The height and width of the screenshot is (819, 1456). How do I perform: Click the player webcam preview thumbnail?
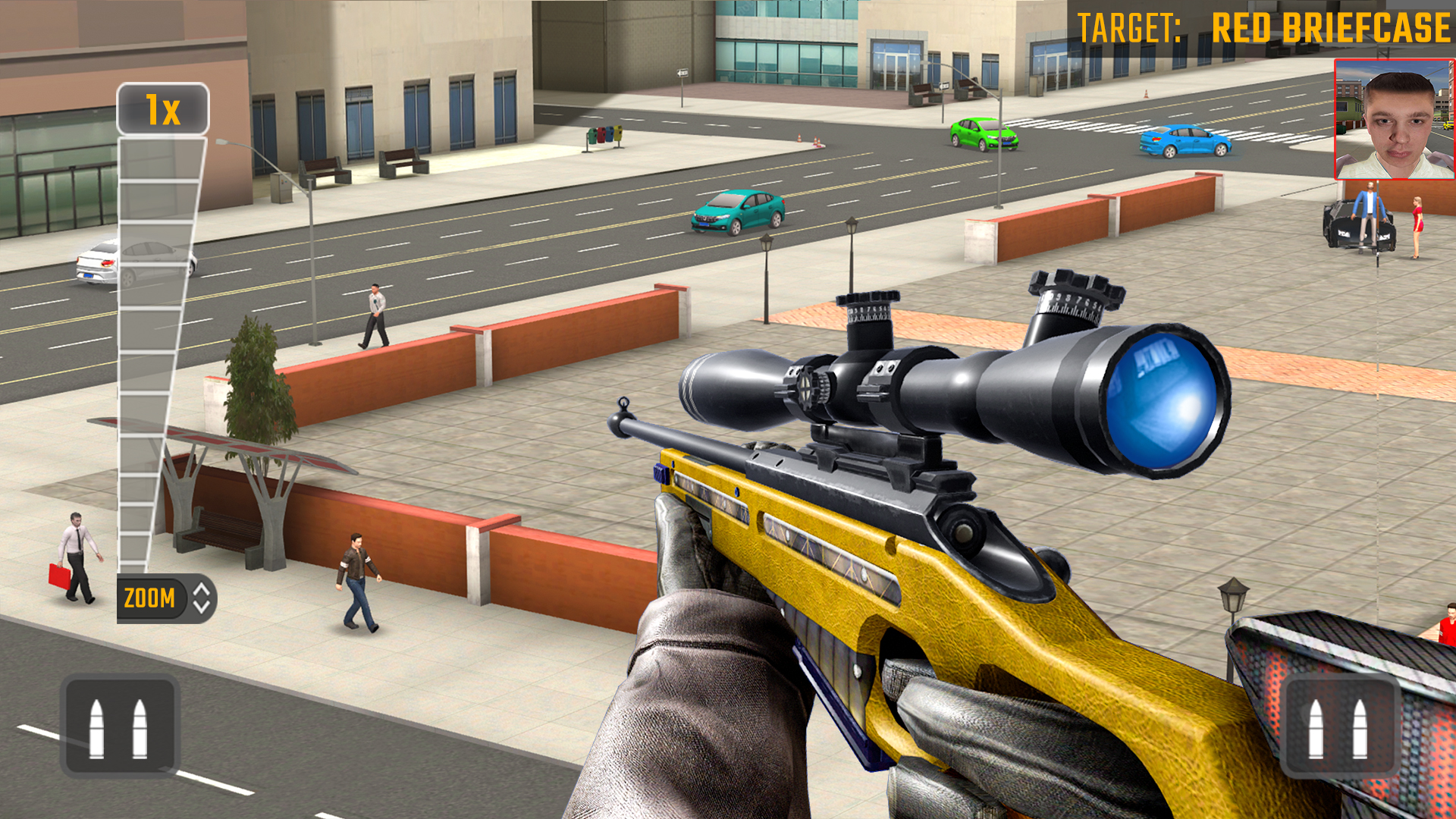pos(1393,121)
